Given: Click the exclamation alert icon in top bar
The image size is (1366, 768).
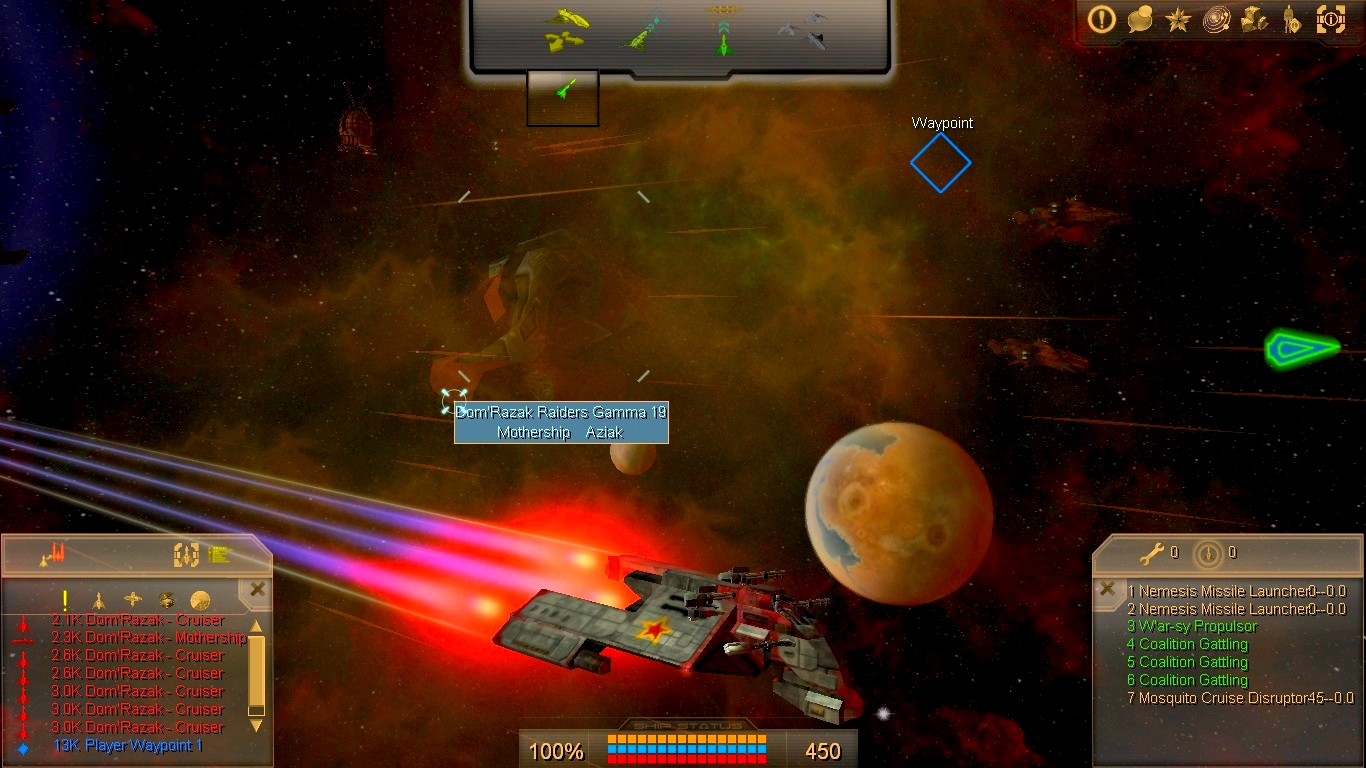Looking at the screenshot, I should [1102, 20].
